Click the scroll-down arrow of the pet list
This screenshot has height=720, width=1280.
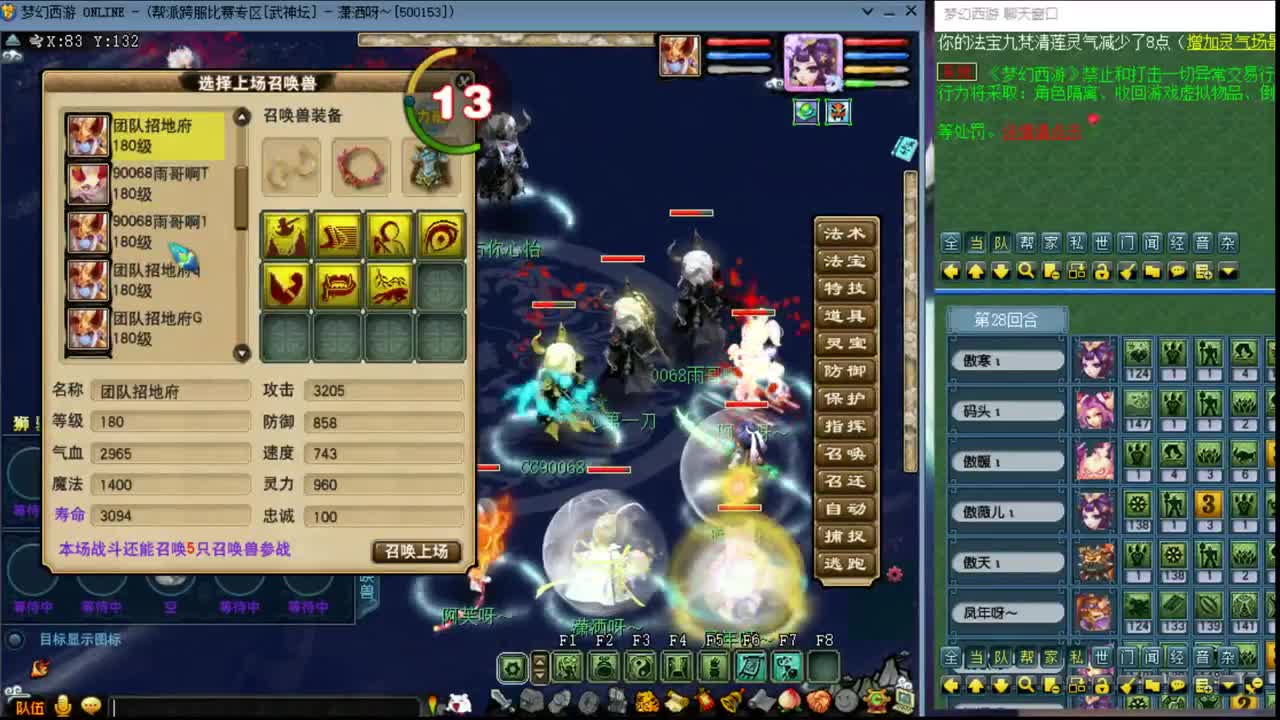[242, 353]
